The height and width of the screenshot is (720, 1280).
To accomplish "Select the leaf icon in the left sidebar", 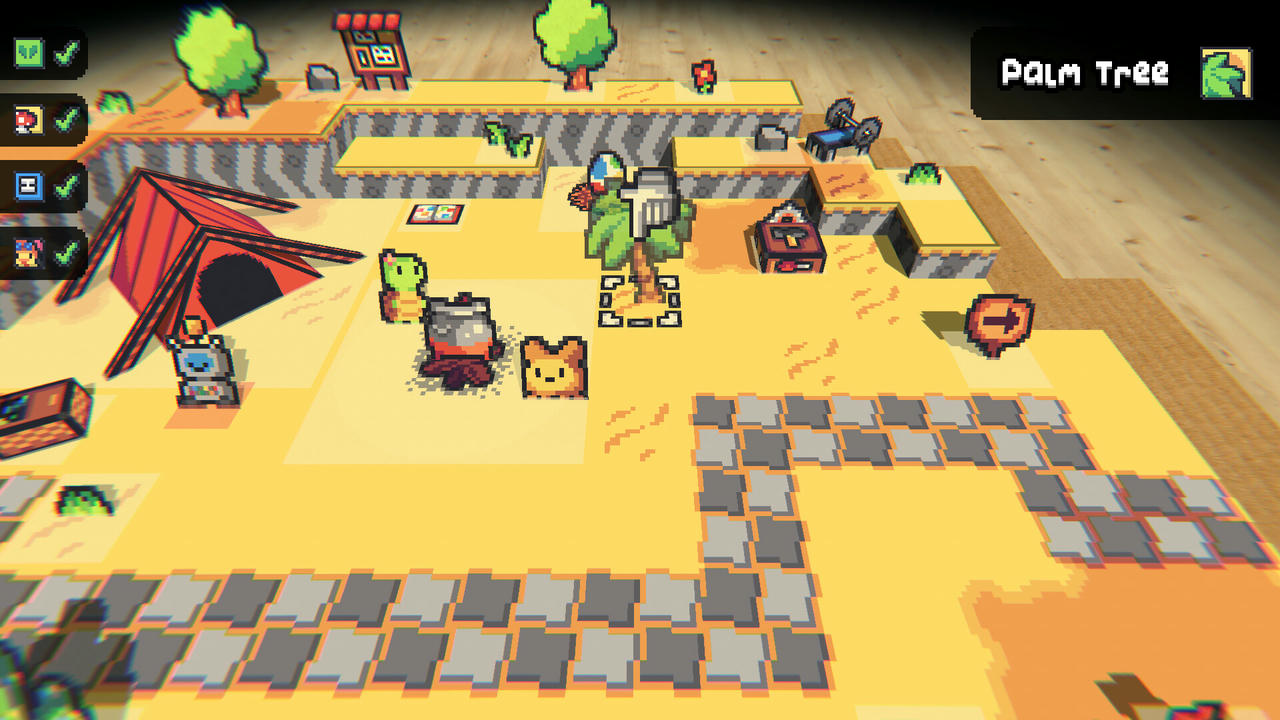I will 27,53.
